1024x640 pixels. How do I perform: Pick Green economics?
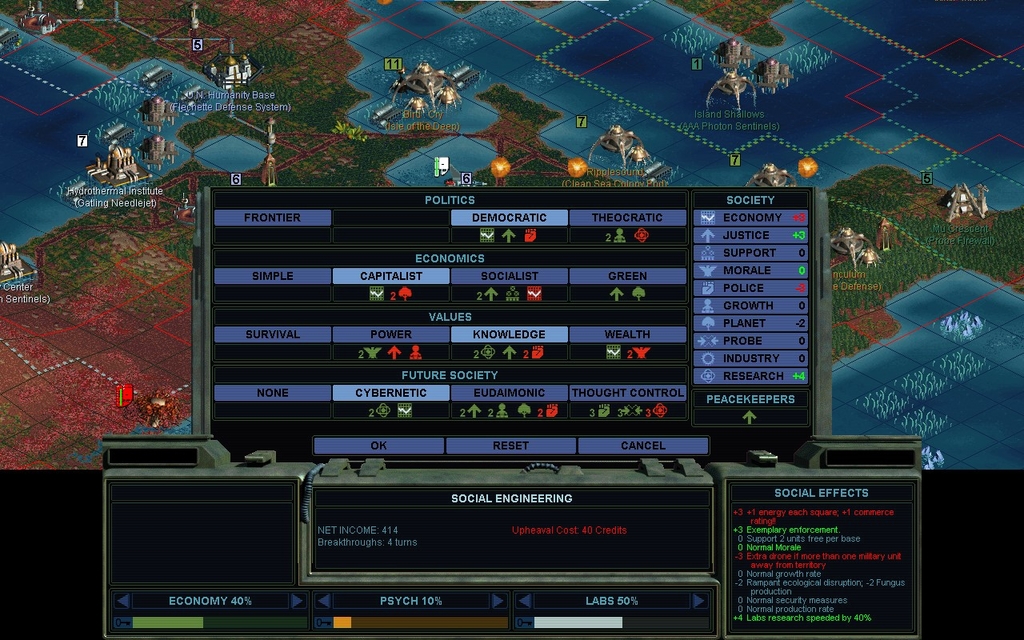tap(627, 276)
